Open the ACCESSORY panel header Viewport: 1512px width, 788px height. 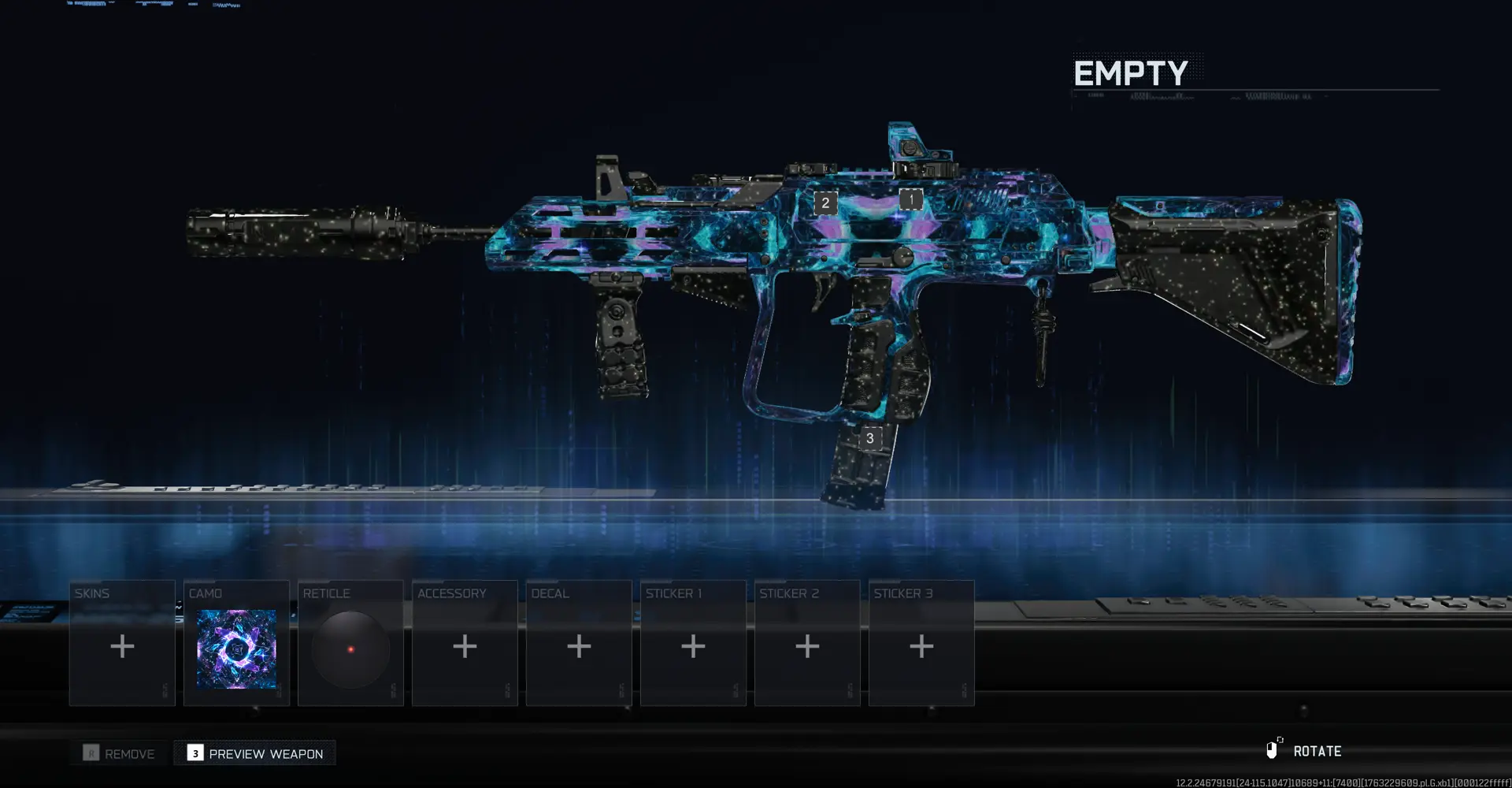point(453,593)
